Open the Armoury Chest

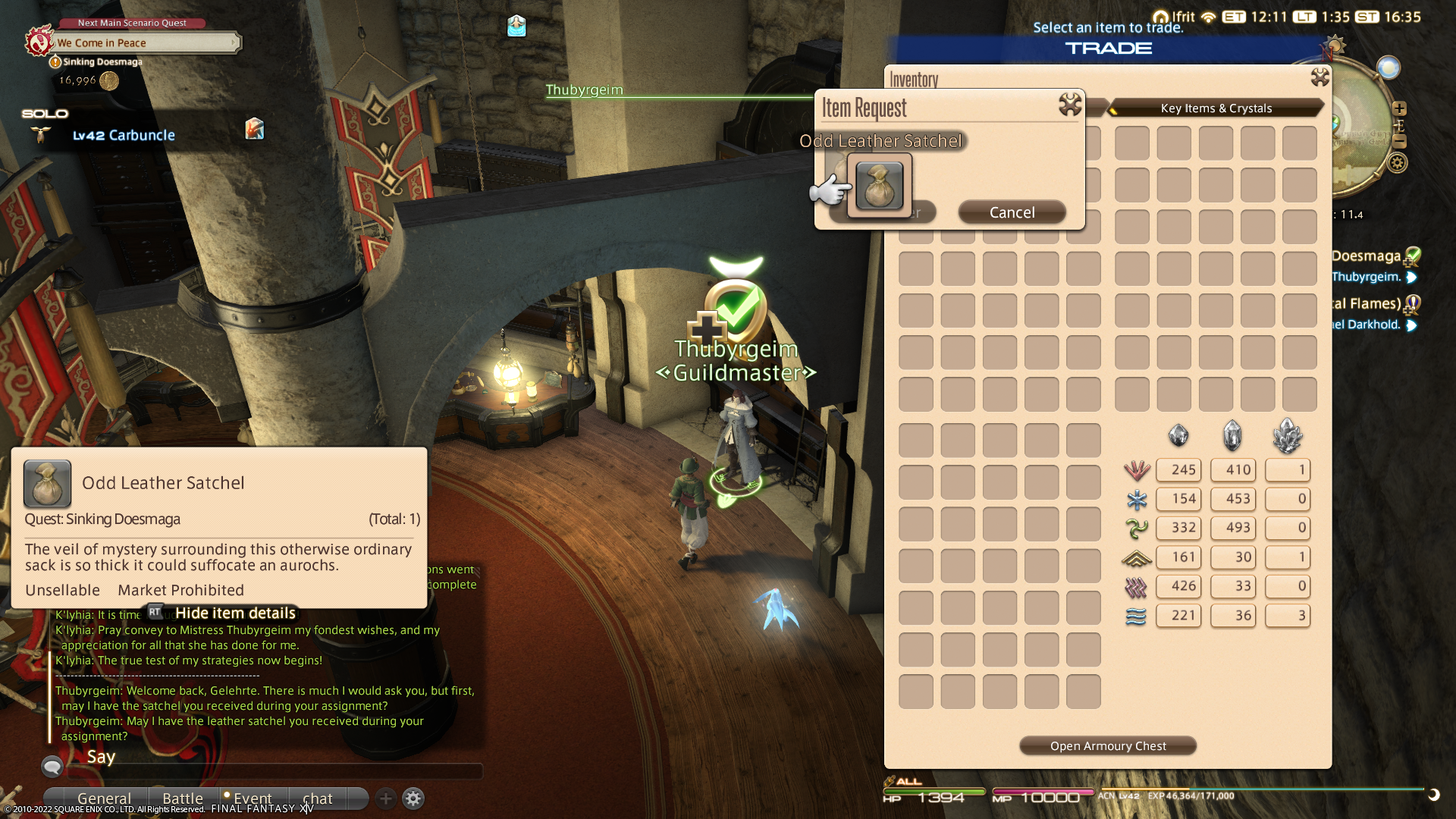click(x=1107, y=746)
